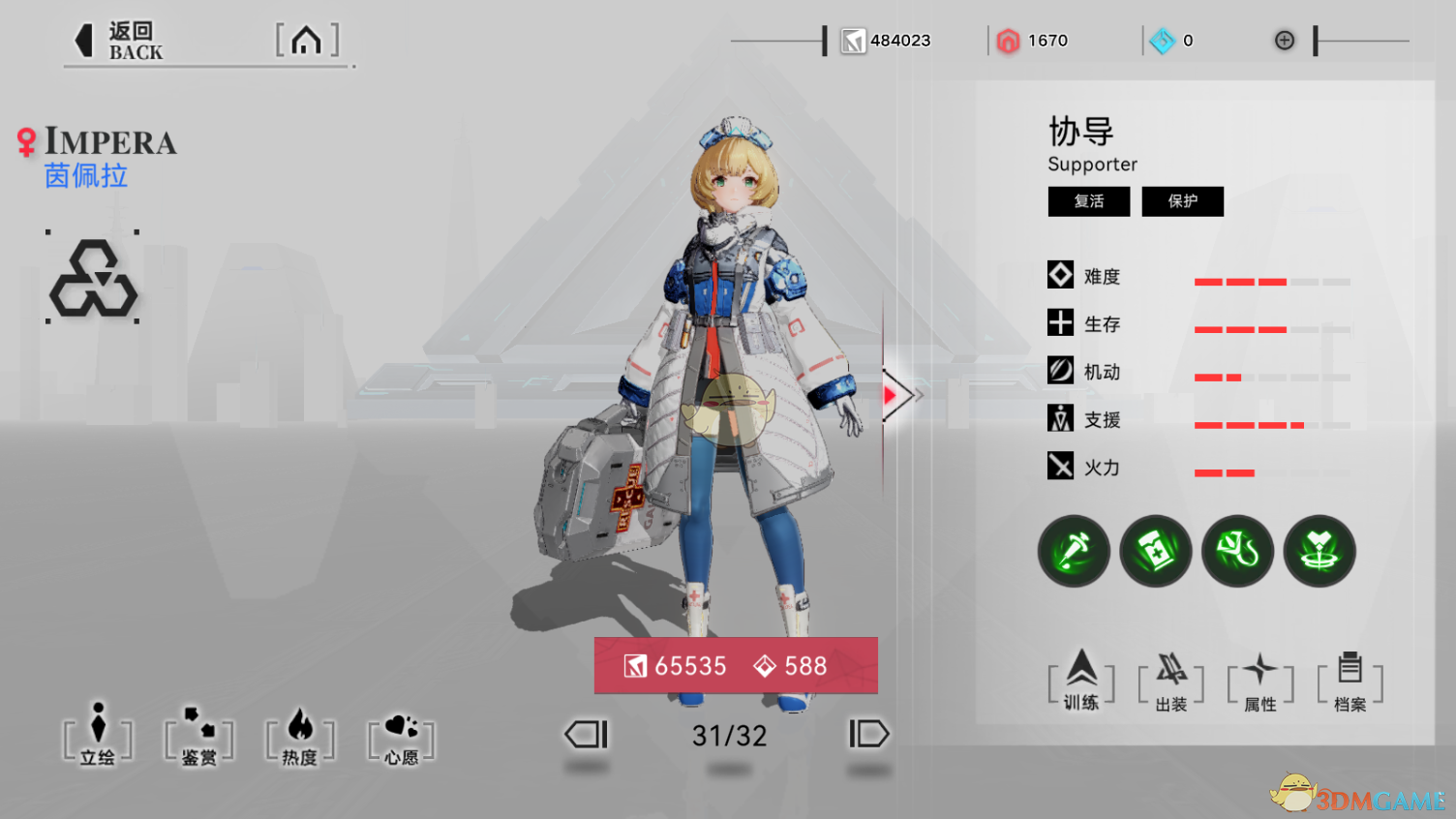Open the 出装 equipment build
This screenshot has height=819, width=1456.
(1171, 682)
